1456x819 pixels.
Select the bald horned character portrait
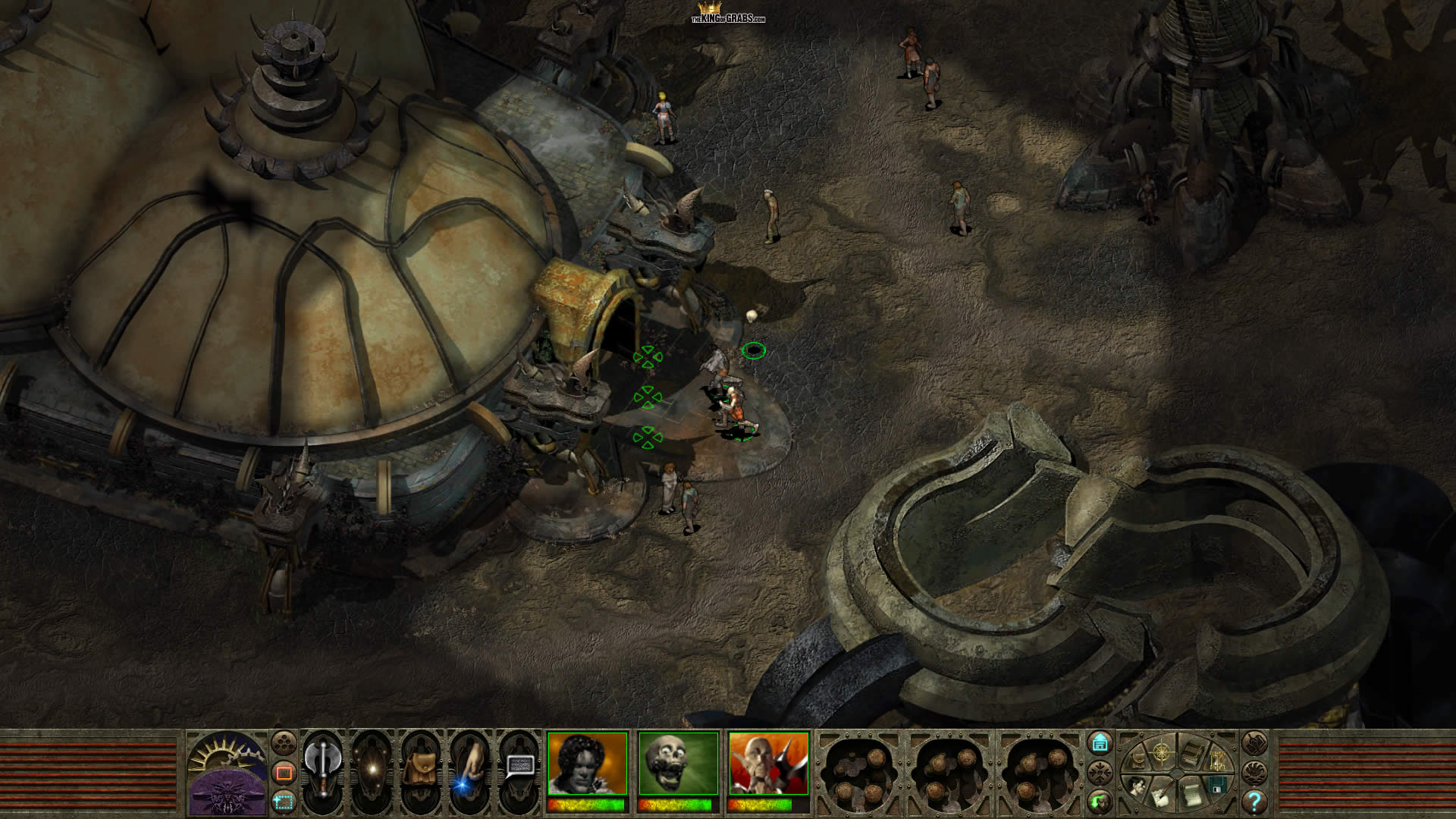(x=768, y=764)
